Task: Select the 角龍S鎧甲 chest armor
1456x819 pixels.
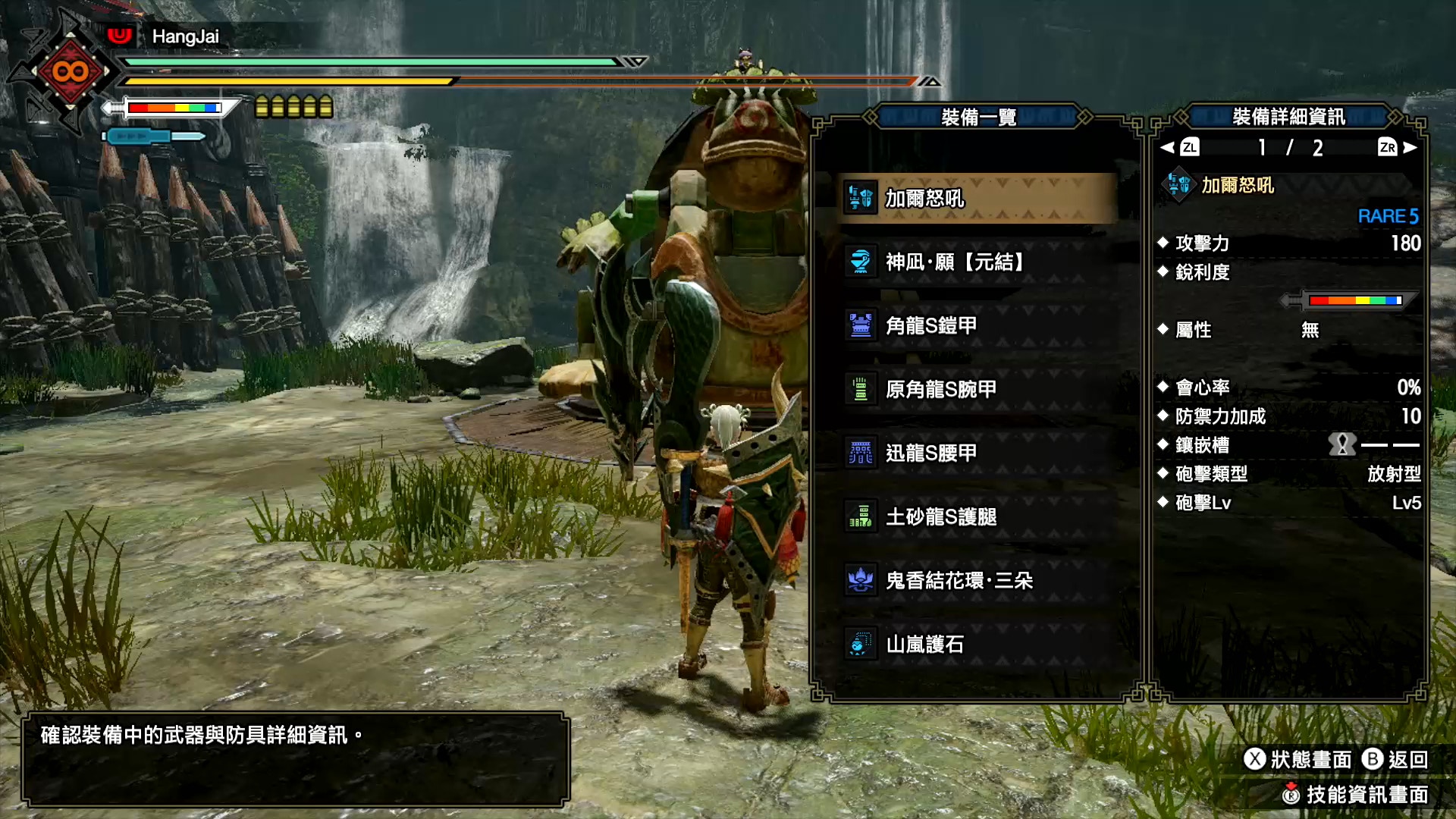Action: click(x=977, y=326)
